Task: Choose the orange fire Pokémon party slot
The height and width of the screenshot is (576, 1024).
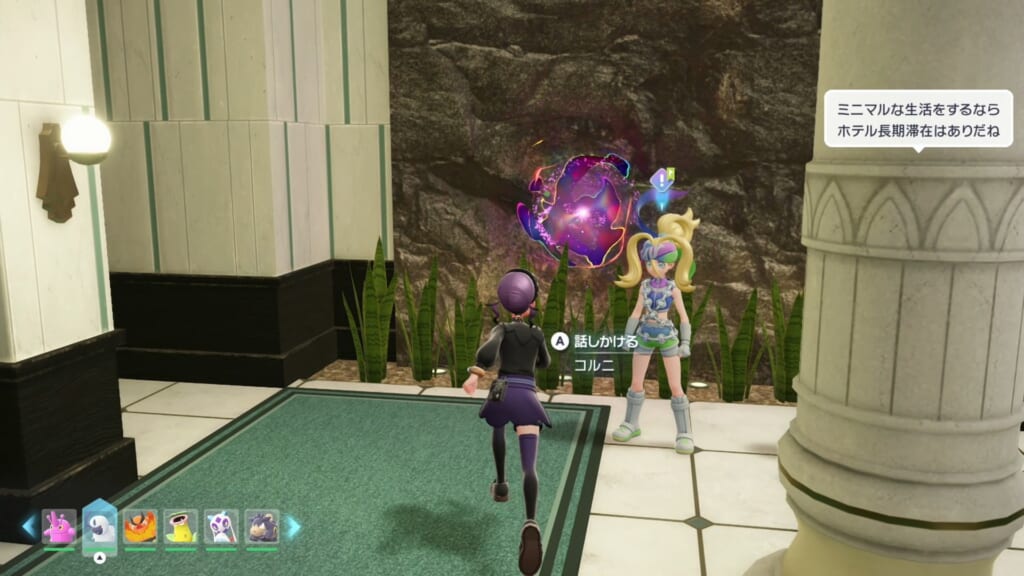Action: [x=140, y=527]
